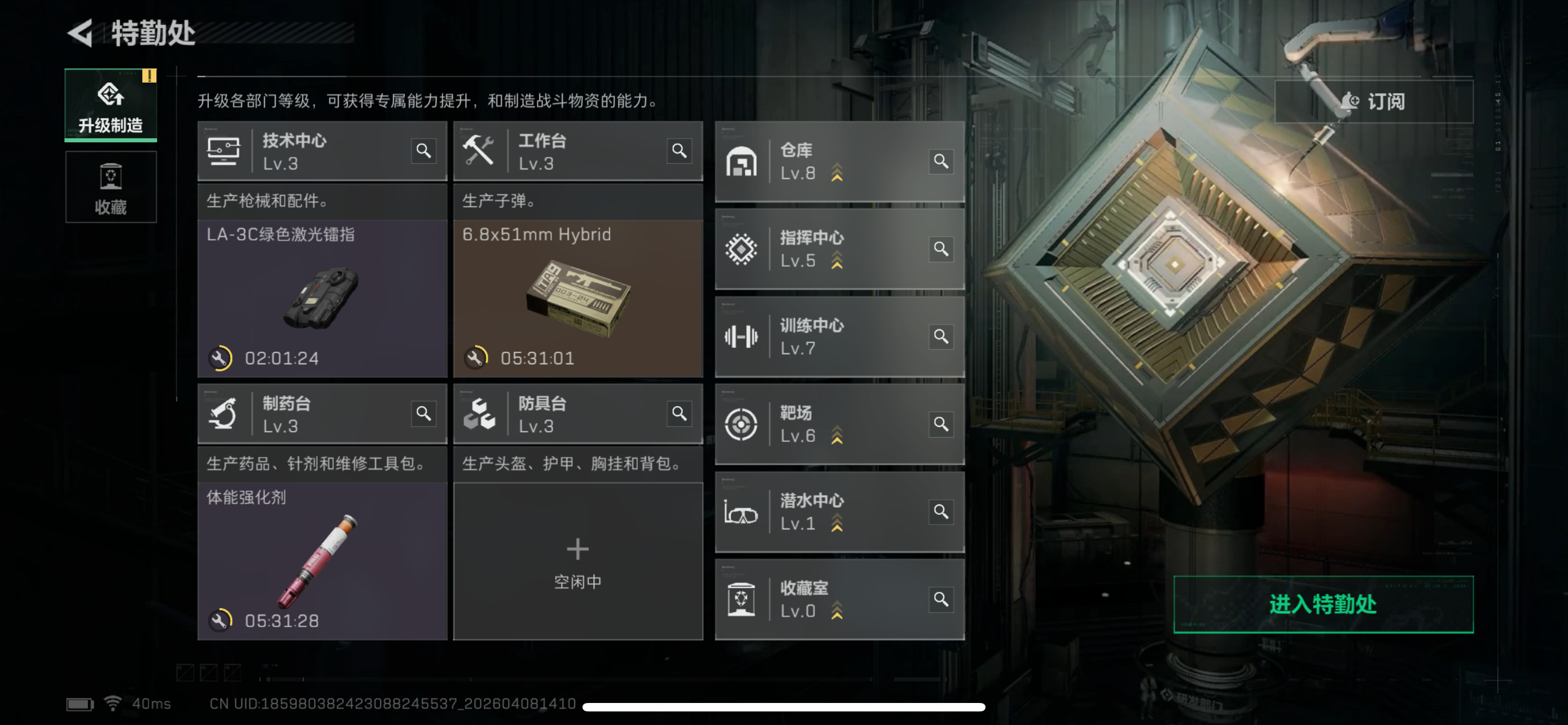
Task: Open the 技术中心 magnifier details view
Action: point(425,150)
